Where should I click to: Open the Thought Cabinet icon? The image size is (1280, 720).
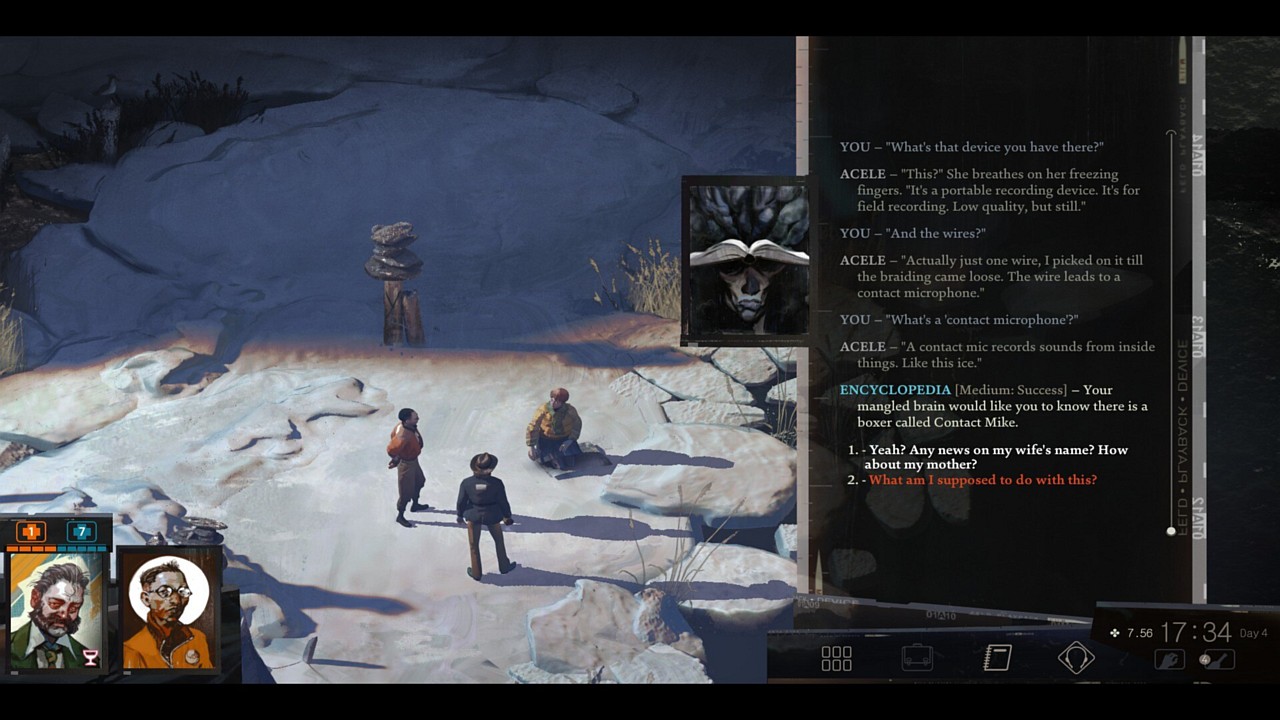pos(1076,657)
